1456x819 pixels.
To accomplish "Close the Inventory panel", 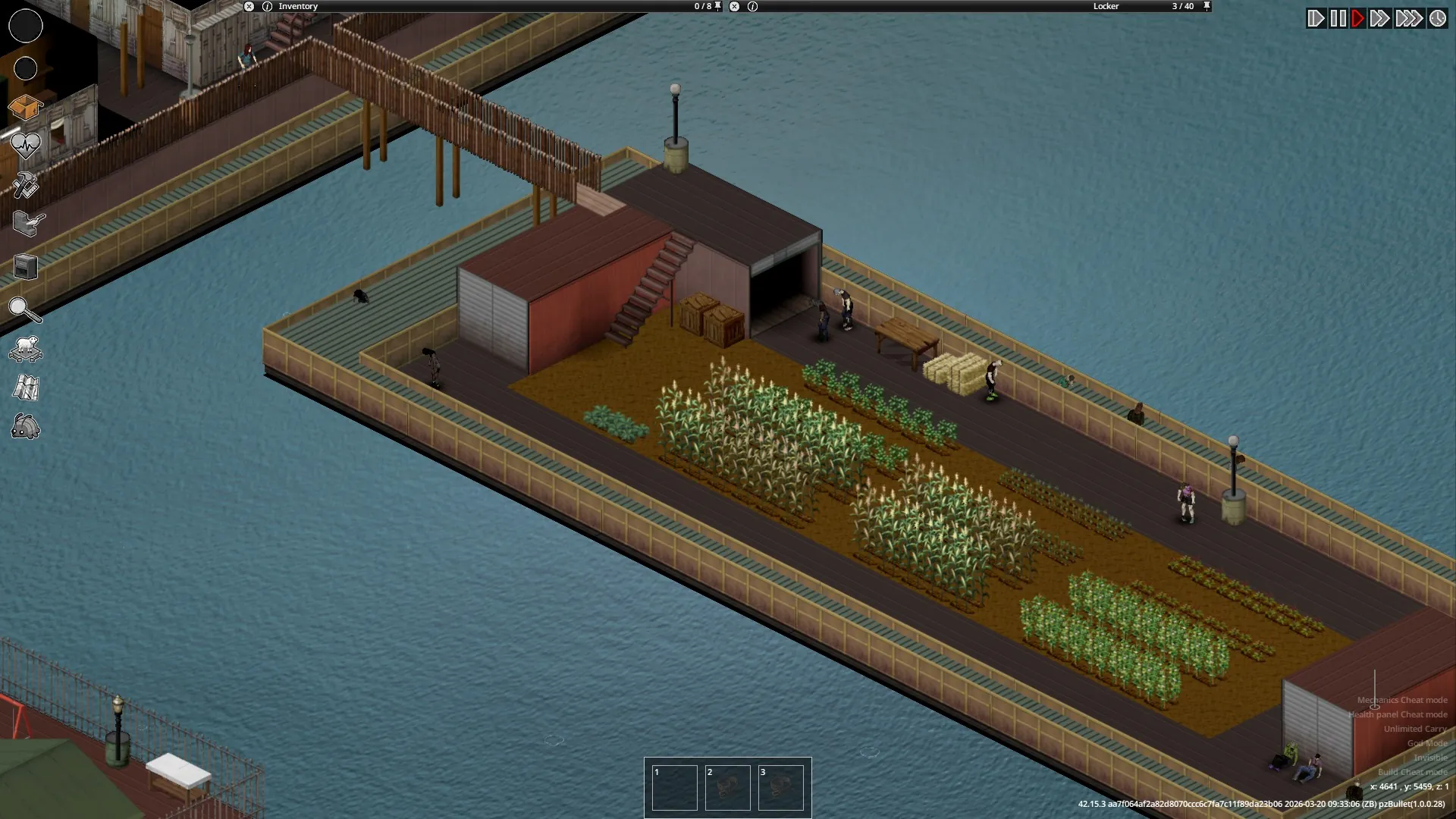I will (x=249, y=6).
